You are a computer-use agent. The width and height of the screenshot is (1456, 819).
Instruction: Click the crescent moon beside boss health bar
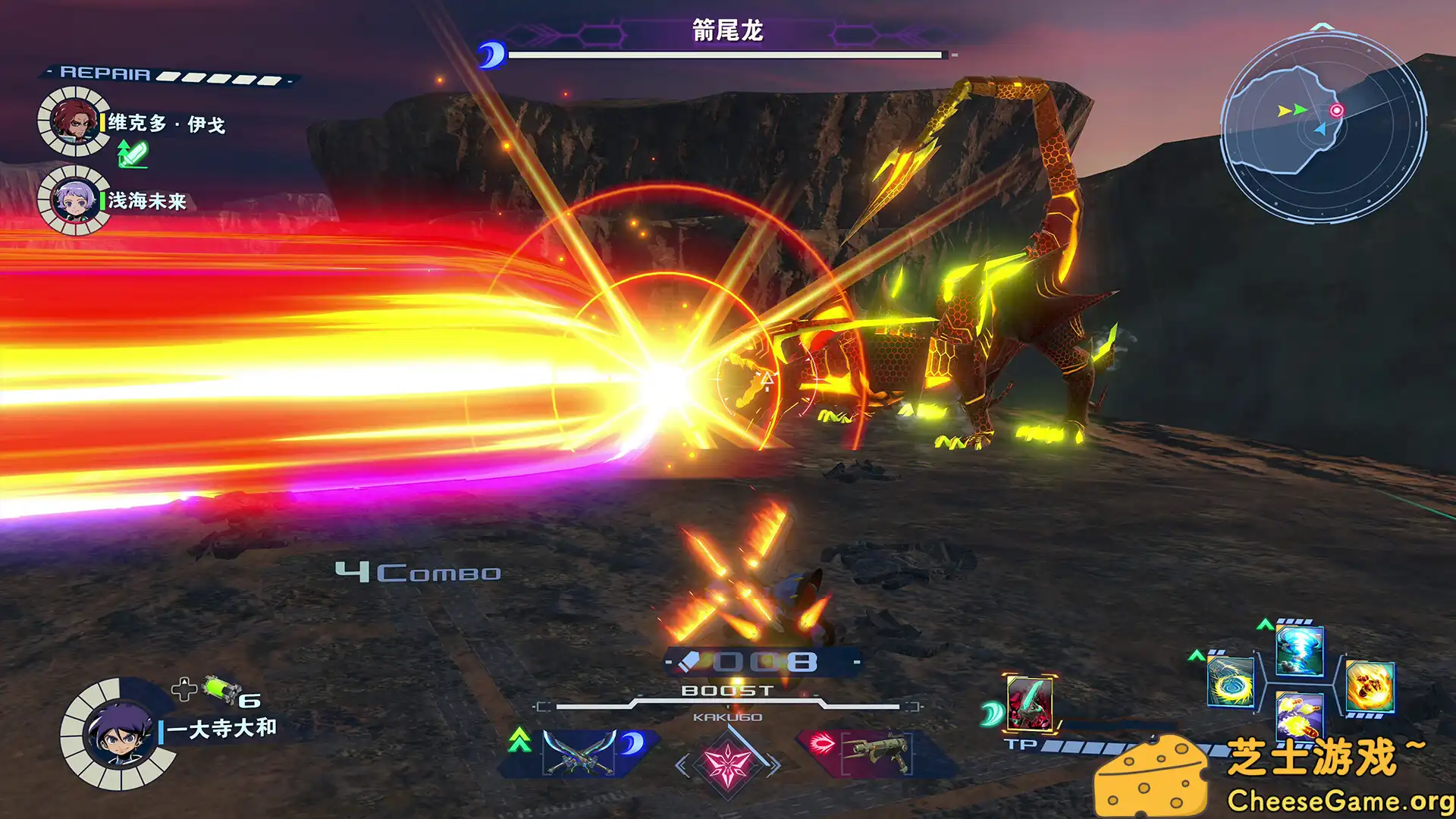click(x=494, y=53)
